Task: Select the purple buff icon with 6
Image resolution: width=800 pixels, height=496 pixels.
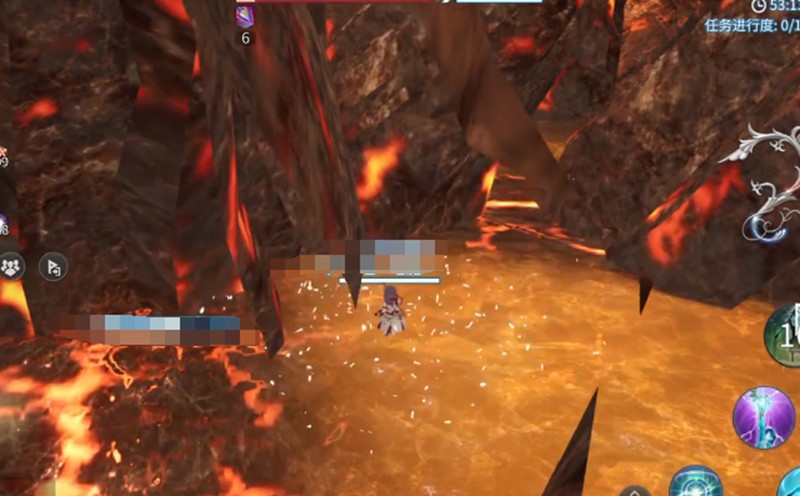Action: (245, 17)
